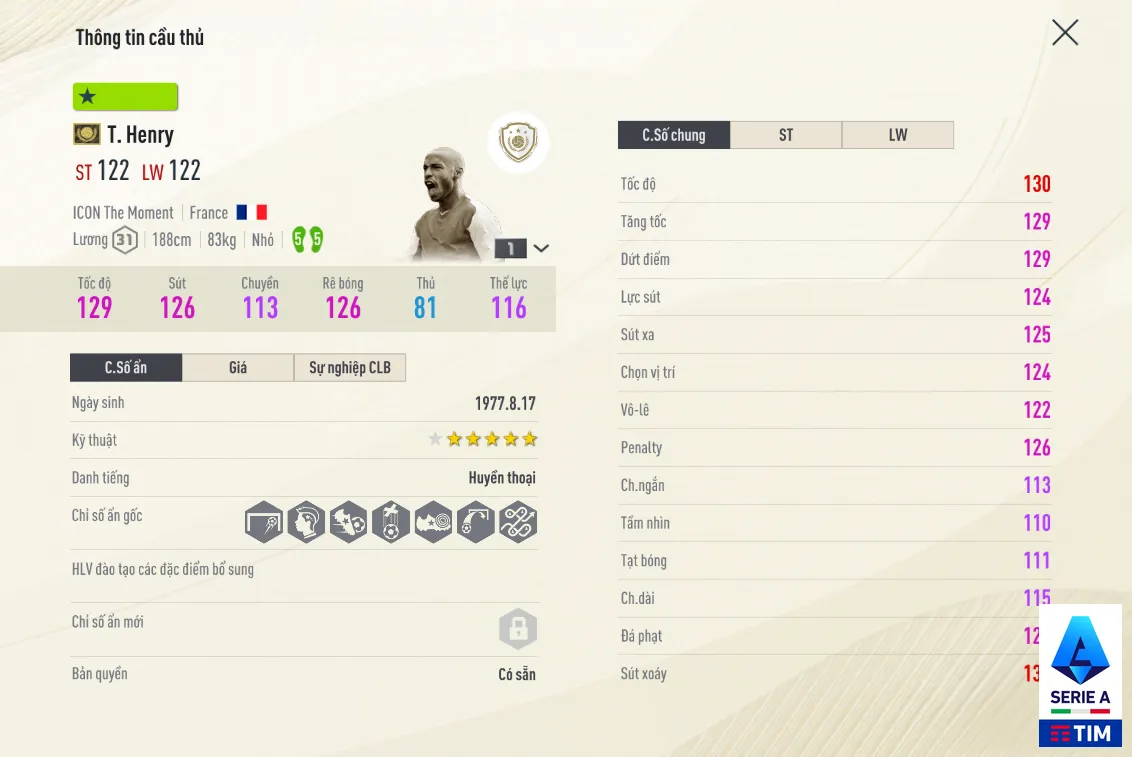Close the player information window
Viewport: 1132px width, 757px height.
coord(1065,33)
